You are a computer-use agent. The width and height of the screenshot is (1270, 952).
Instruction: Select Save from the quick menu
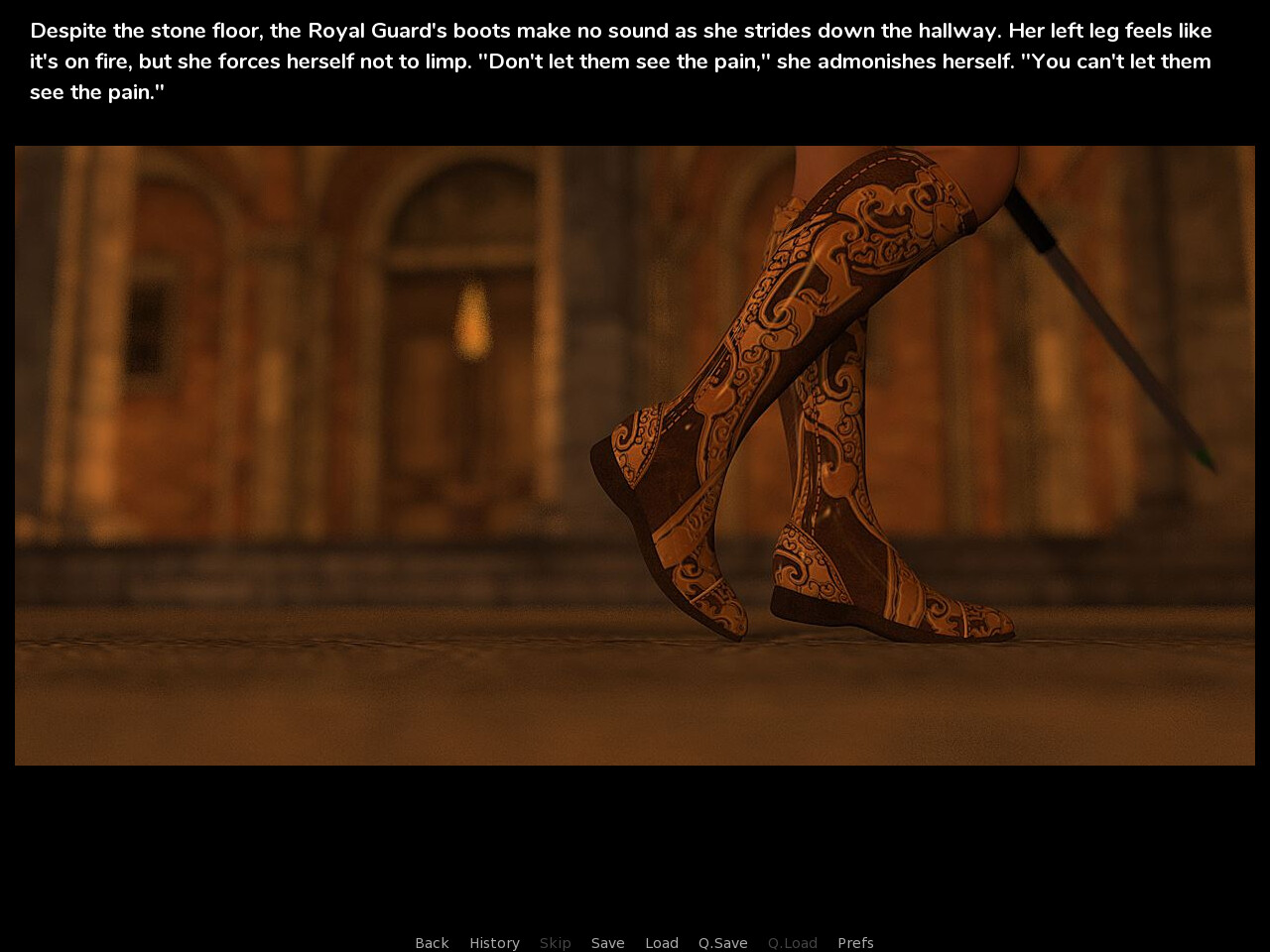(608, 942)
